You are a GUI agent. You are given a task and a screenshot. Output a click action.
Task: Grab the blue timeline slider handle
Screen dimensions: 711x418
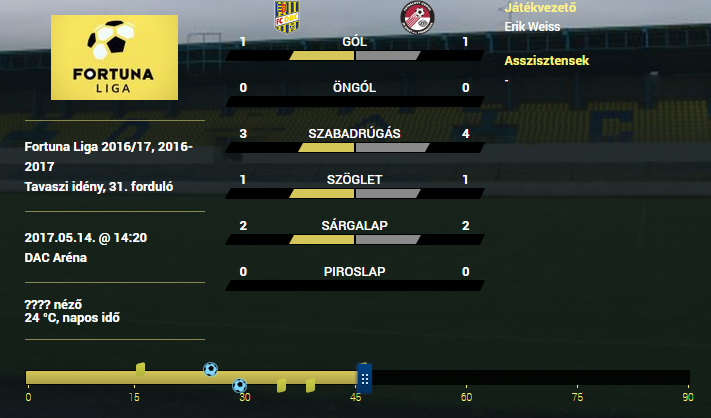pyautogui.click(x=365, y=378)
